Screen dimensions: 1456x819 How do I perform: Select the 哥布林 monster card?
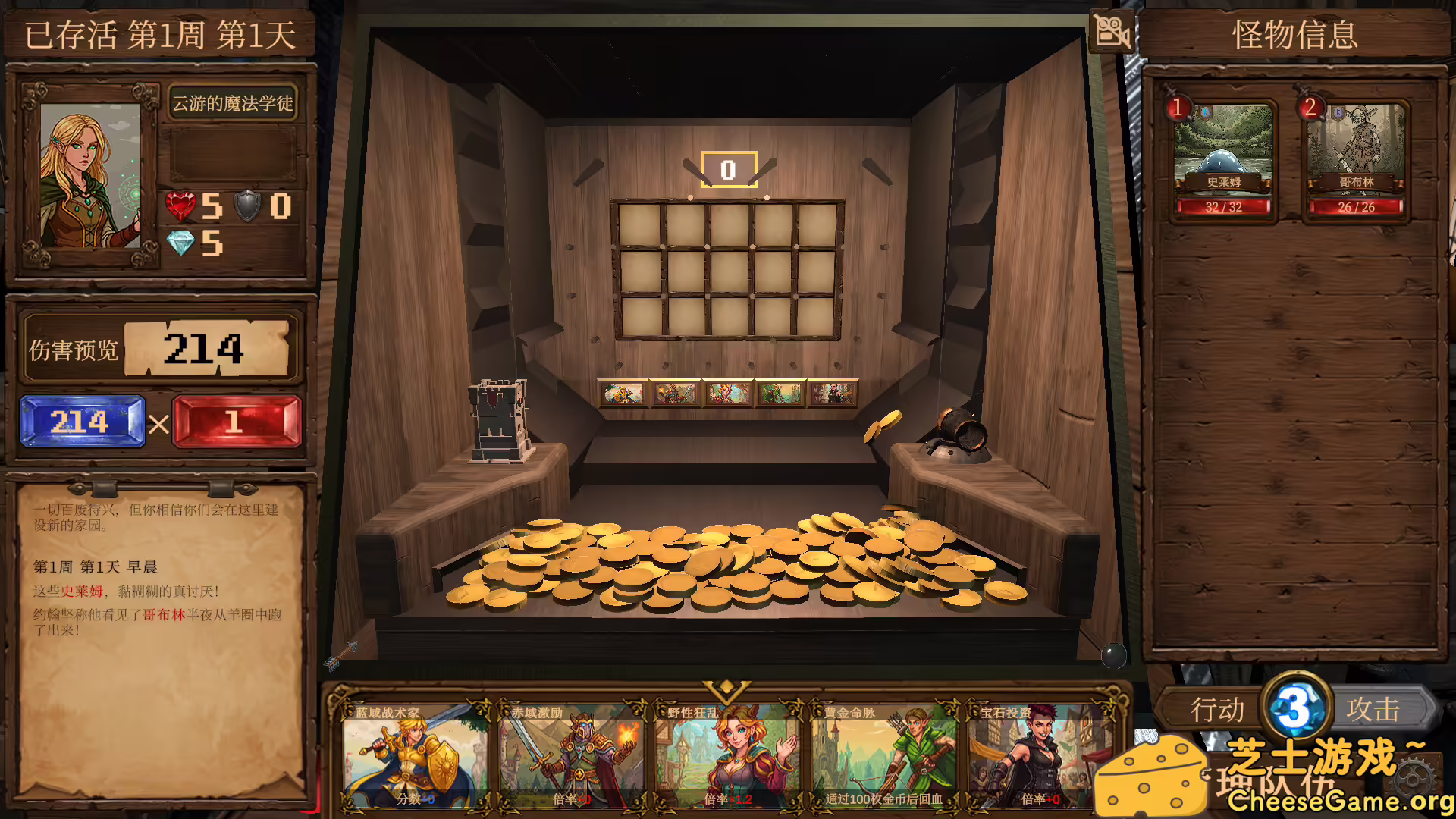pos(1354,155)
